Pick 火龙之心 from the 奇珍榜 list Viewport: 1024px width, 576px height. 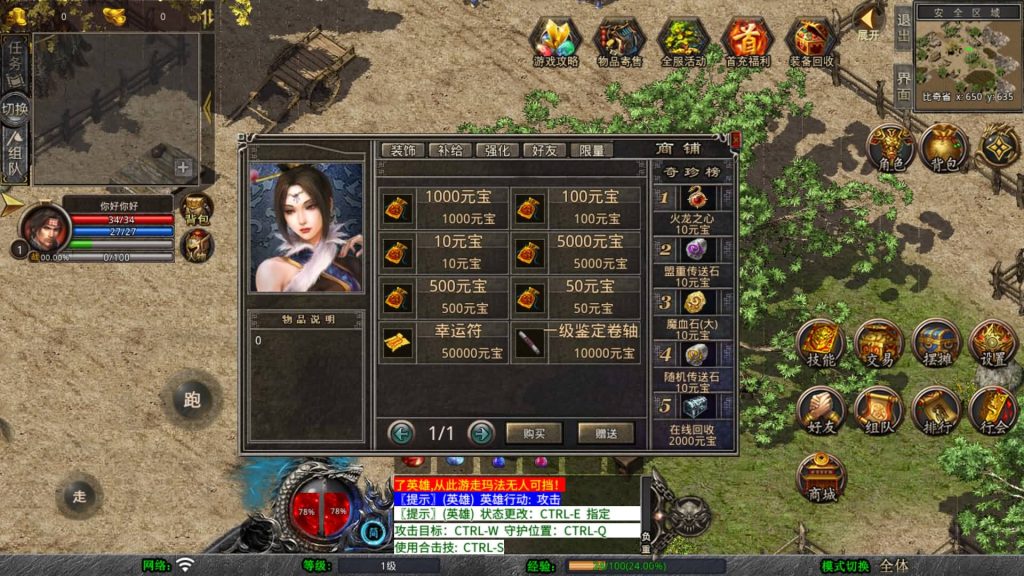[x=693, y=208]
